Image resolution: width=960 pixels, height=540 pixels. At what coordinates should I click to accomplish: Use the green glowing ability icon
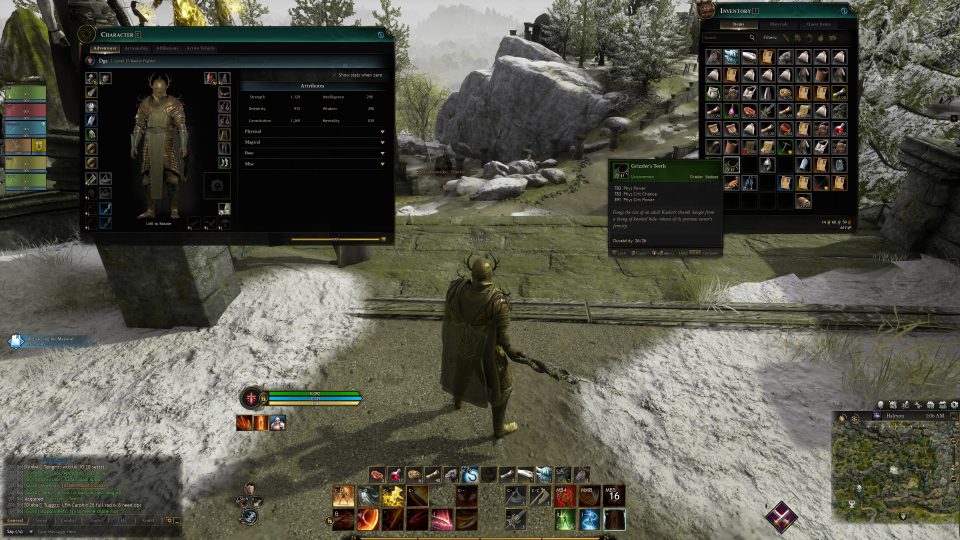[x=565, y=519]
